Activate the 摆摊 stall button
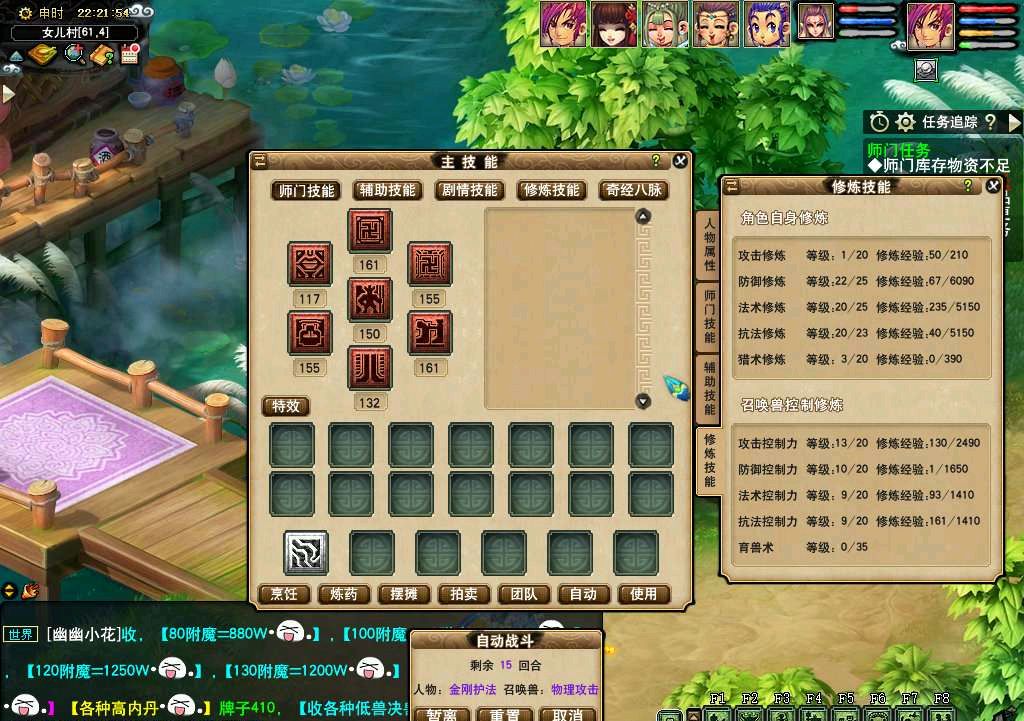 pyautogui.click(x=404, y=594)
